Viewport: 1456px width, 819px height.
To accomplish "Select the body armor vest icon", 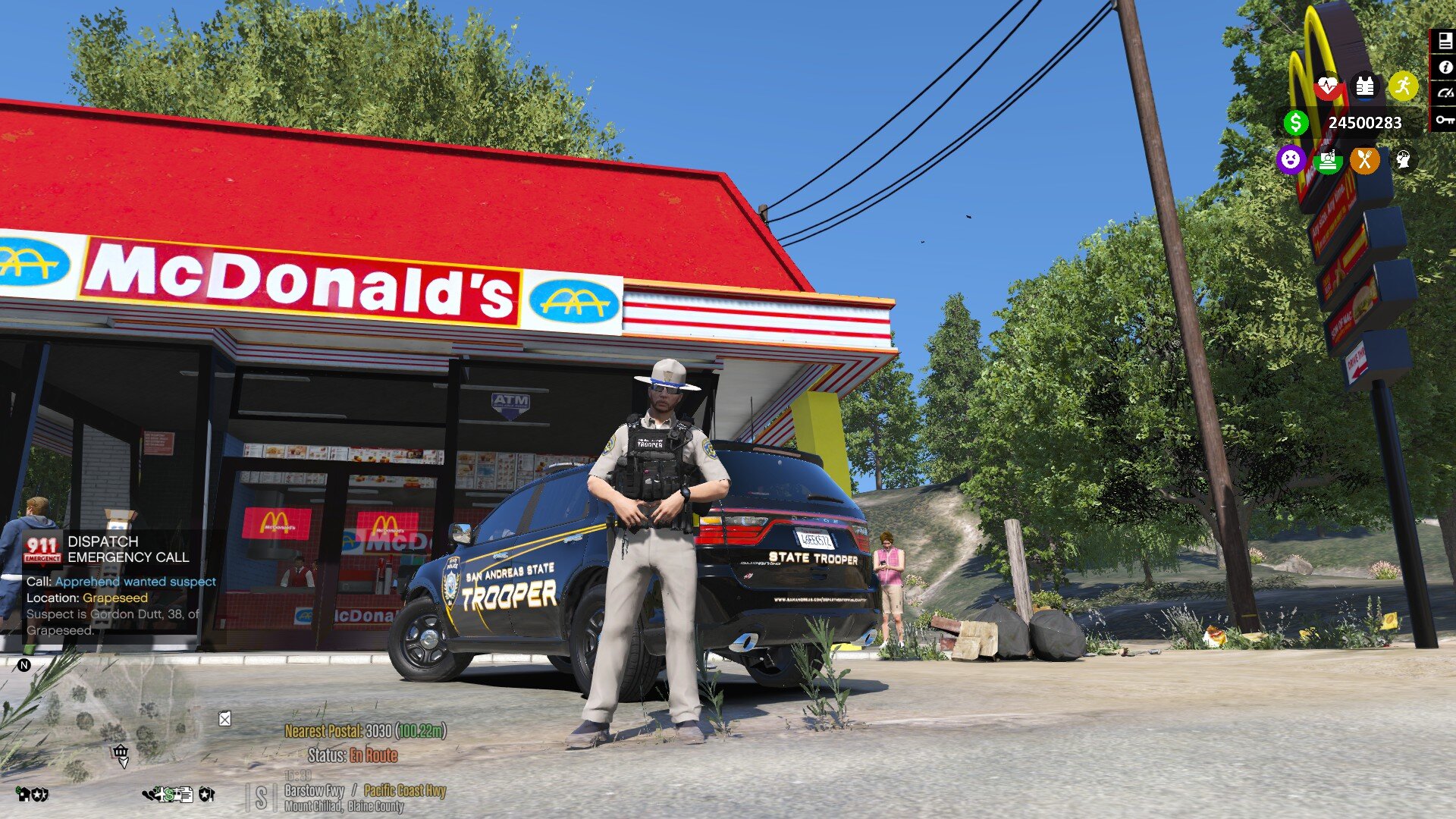I will (1364, 86).
